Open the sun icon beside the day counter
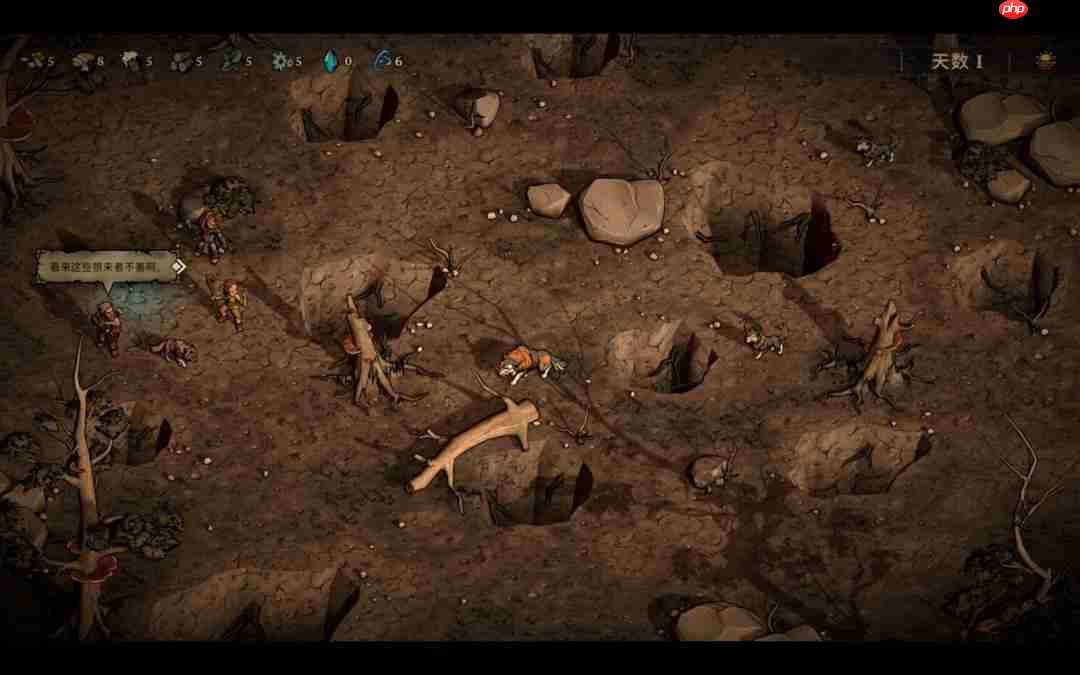1080x675 pixels. [x=1046, y=61]
